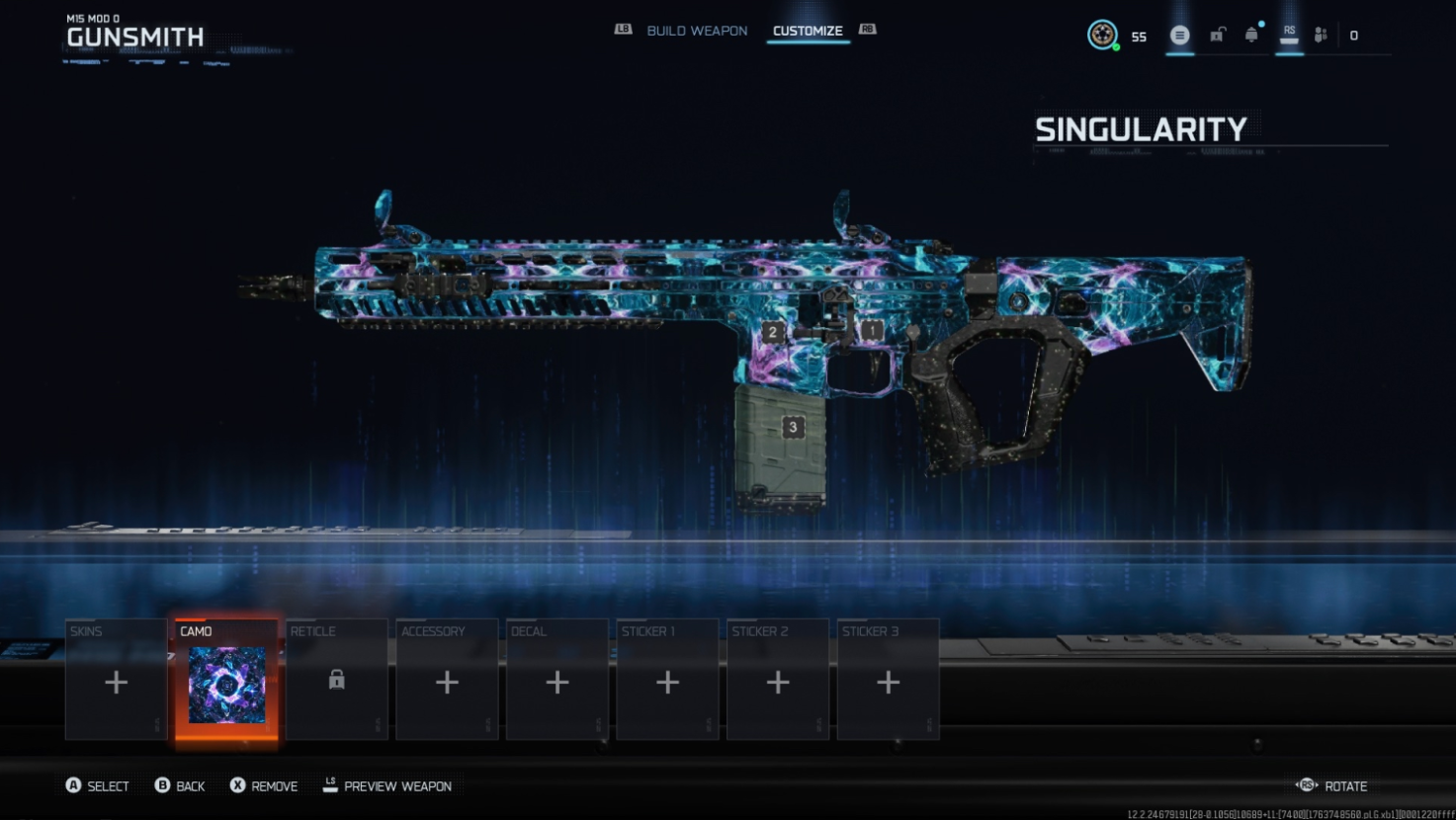Switch to the Build Weapon tab

(x=696, y=31)
